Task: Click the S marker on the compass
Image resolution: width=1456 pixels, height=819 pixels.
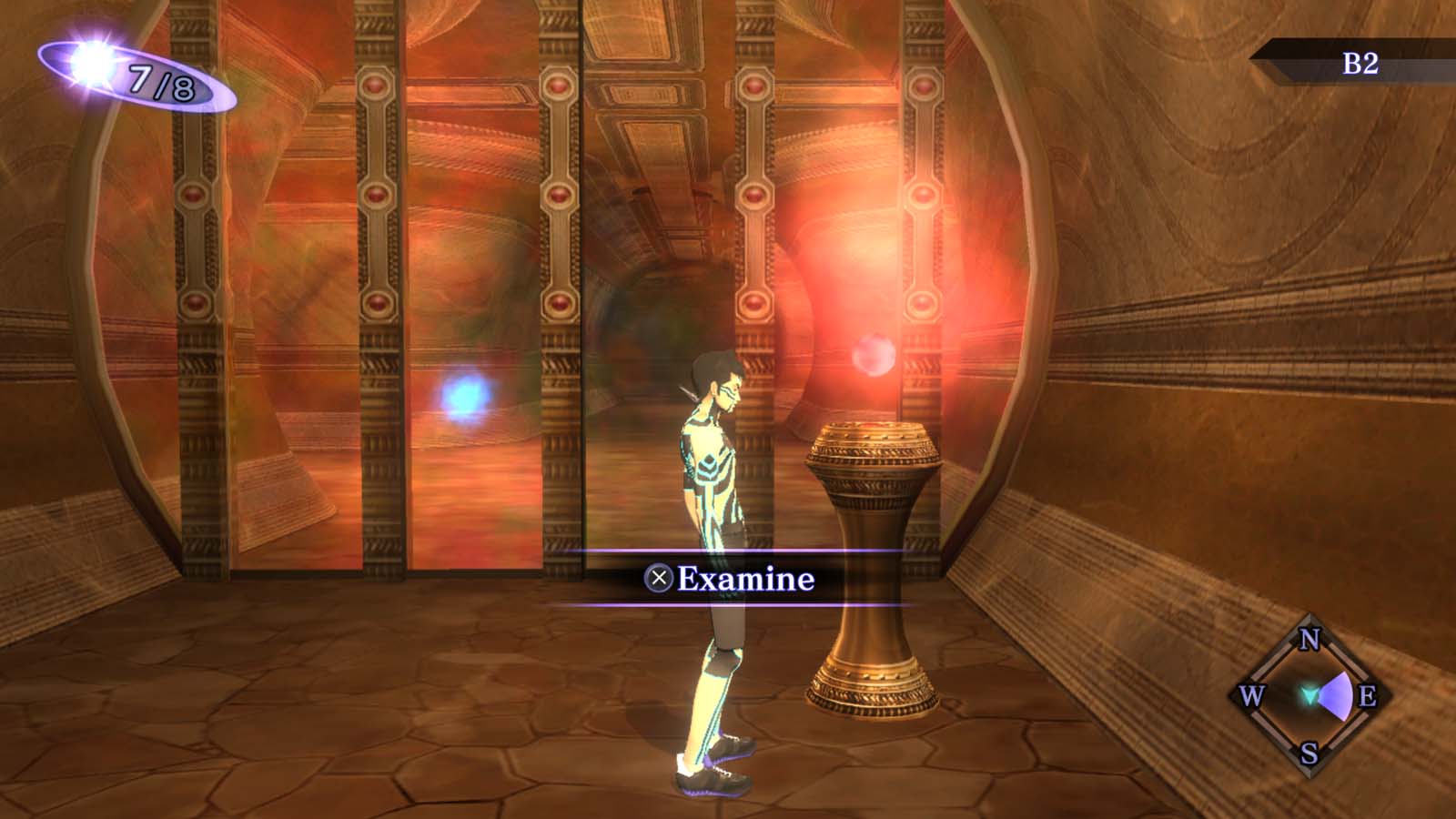Action: (1309, 753)
